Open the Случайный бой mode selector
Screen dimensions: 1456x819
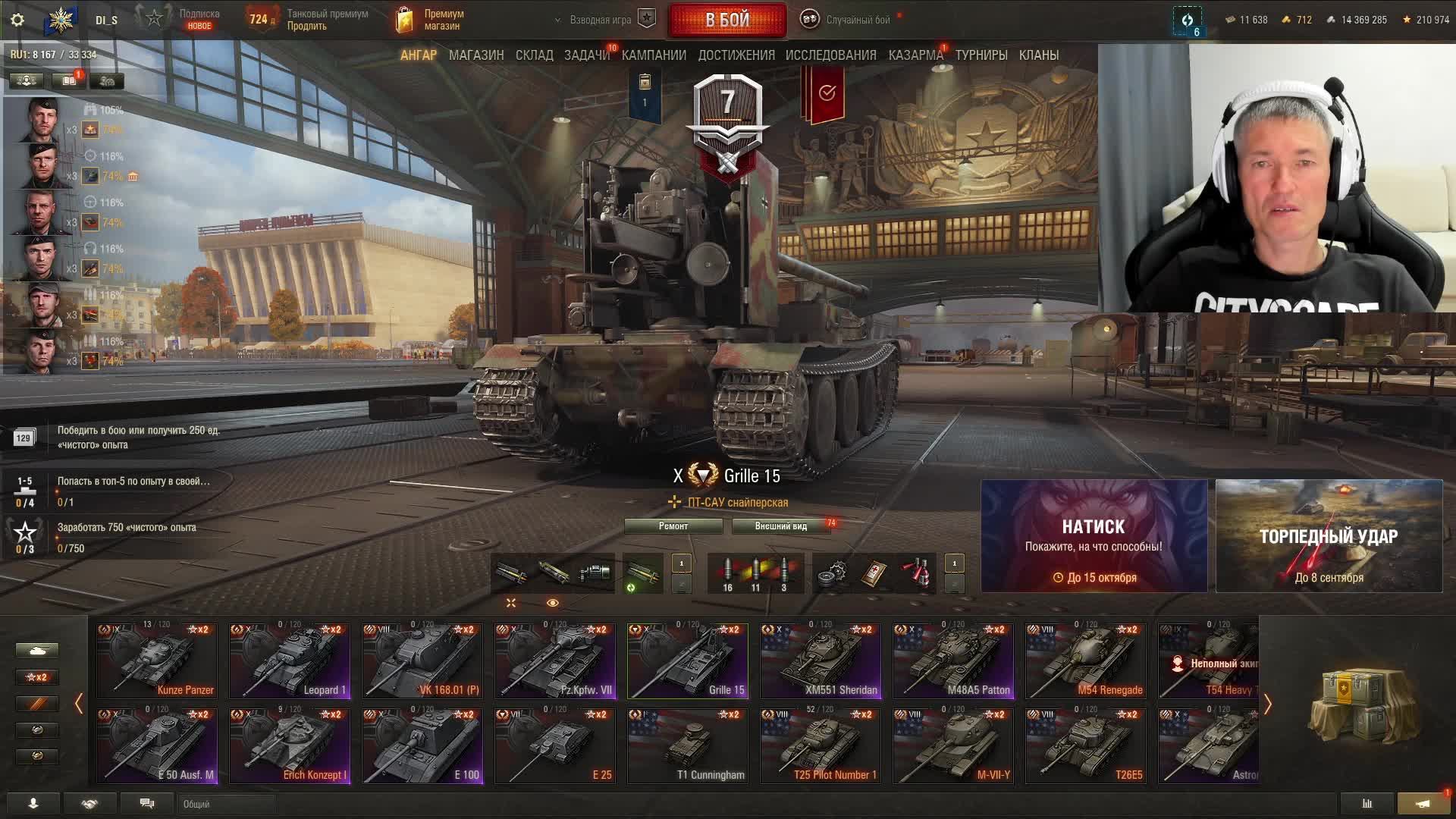coord(848,20)
